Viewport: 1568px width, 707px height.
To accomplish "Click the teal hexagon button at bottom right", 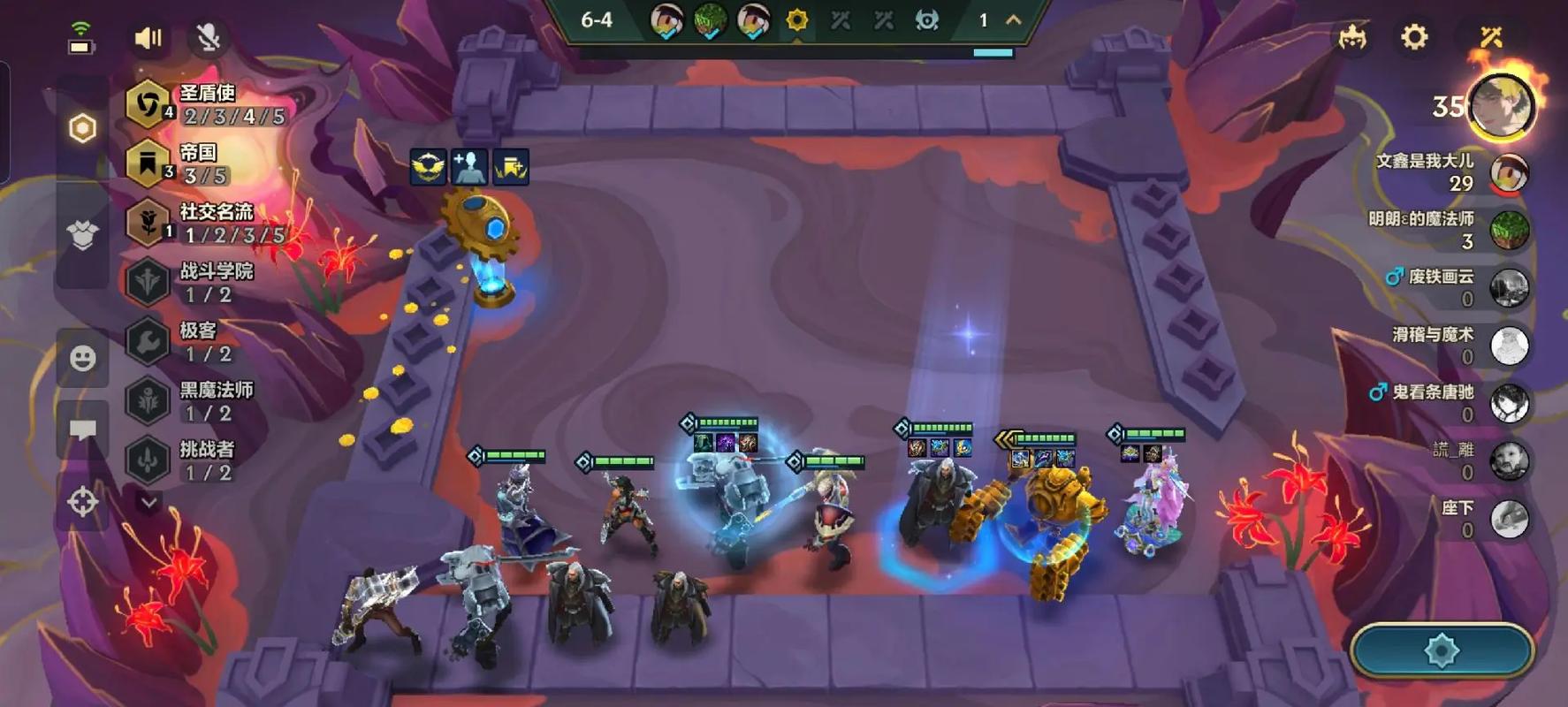I will (1442, 651).
